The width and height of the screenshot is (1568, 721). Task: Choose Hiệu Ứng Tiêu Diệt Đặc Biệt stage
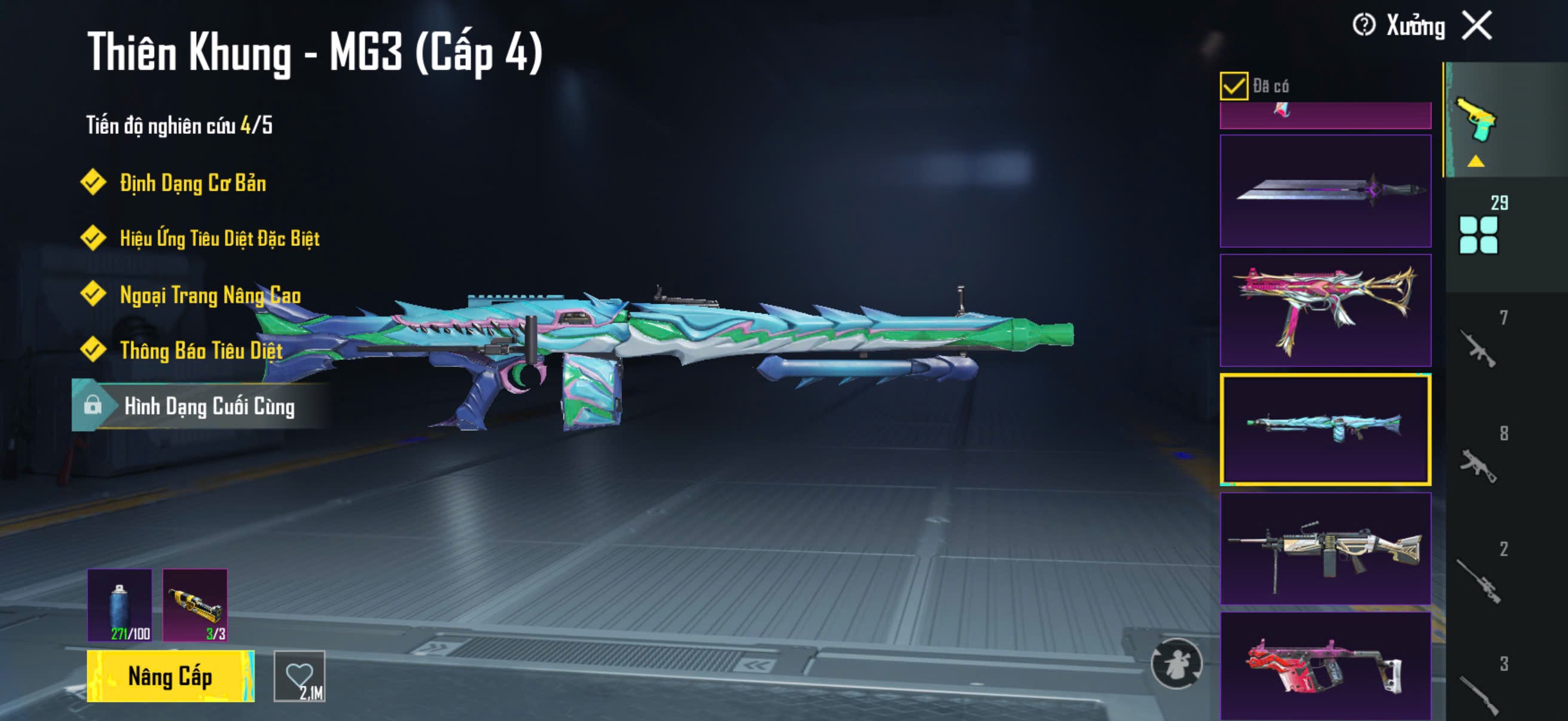tap(218, 239)
